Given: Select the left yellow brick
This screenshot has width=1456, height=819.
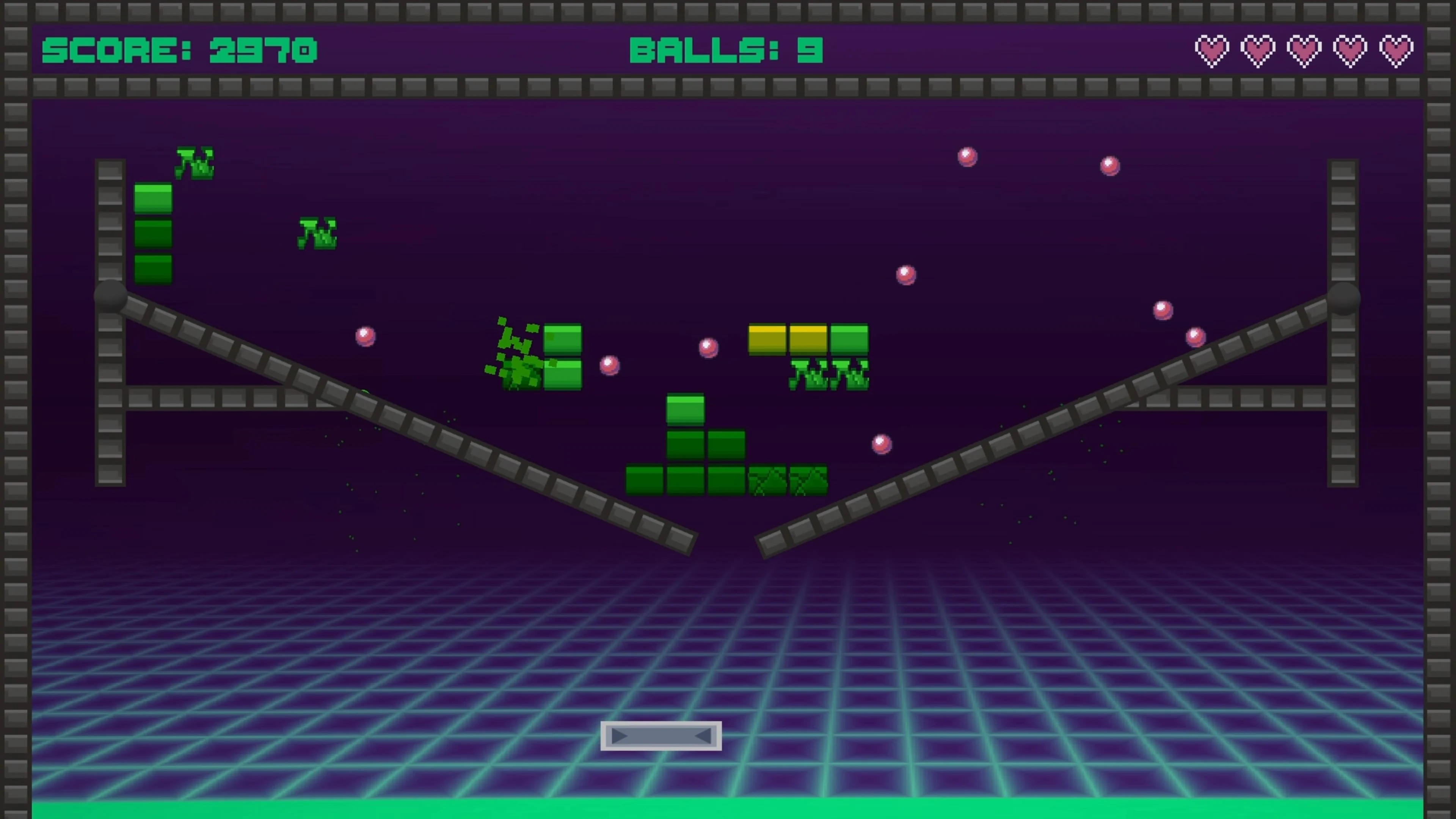Looking at the screenshot, I should click(767, 339).
